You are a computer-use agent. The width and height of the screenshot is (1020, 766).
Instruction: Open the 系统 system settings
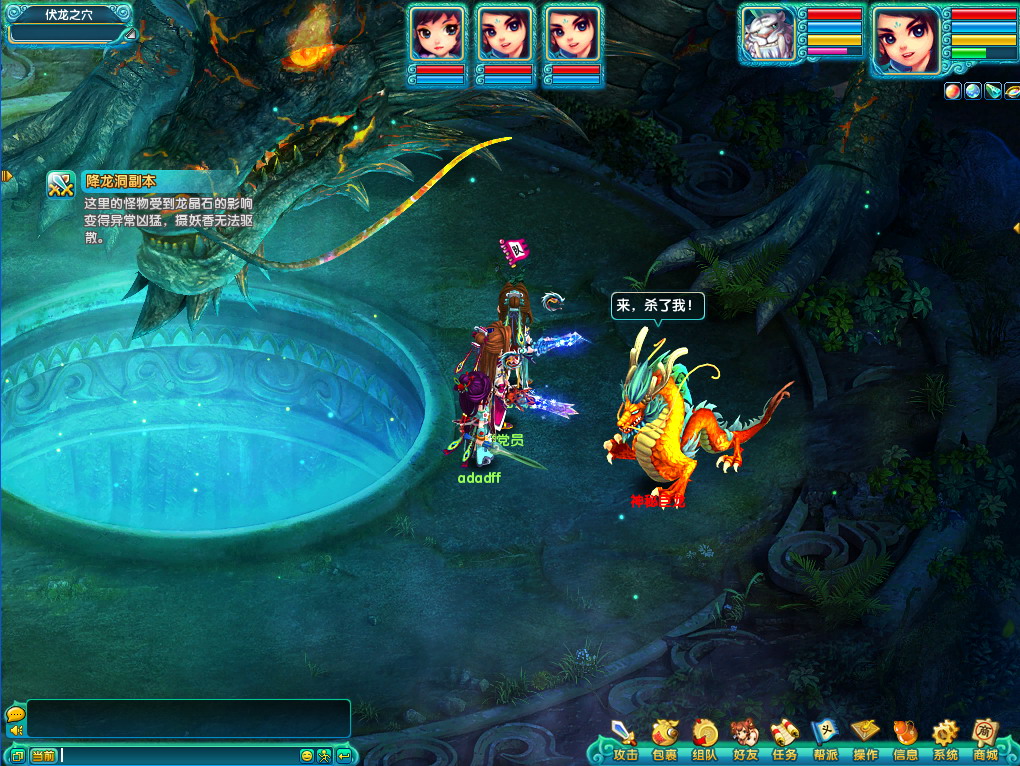(x=945, y=738)
